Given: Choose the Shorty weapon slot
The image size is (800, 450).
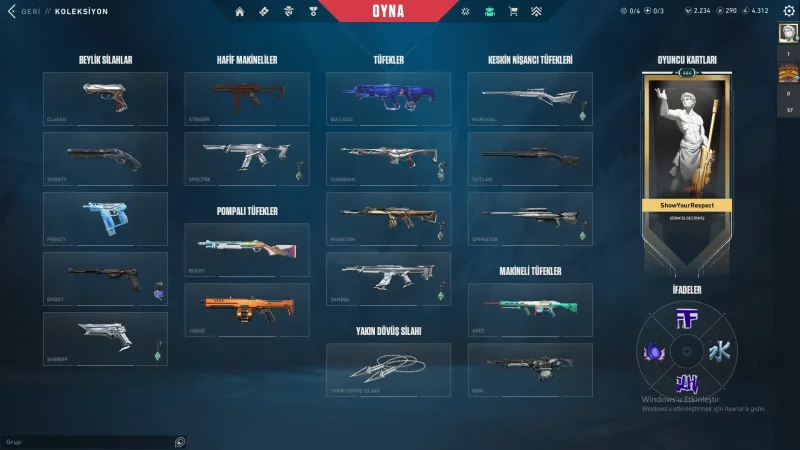Looking at the screenshot, I should pos(105,158).
